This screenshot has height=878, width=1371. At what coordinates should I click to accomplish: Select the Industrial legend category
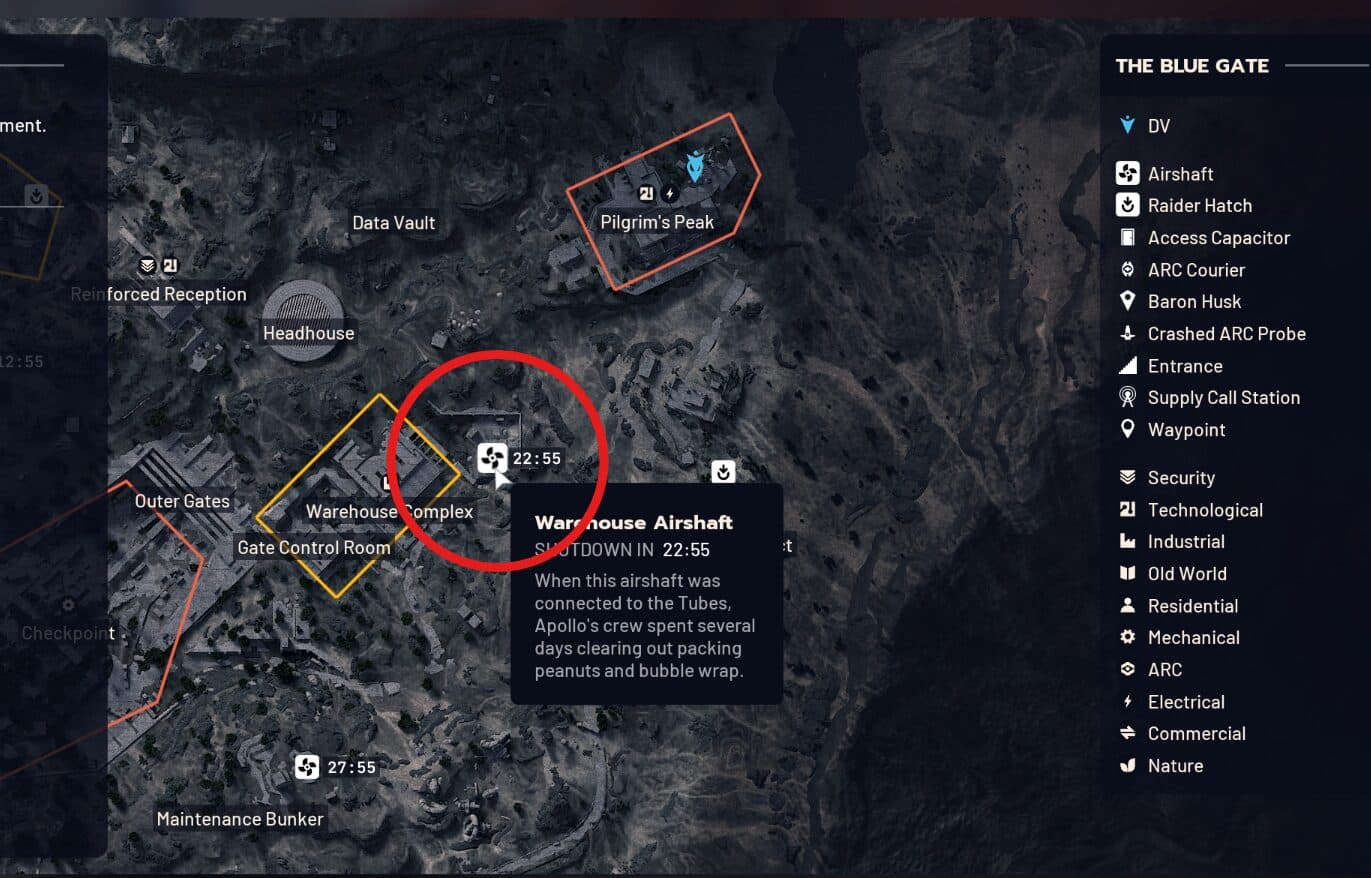tap(1186, 542)
